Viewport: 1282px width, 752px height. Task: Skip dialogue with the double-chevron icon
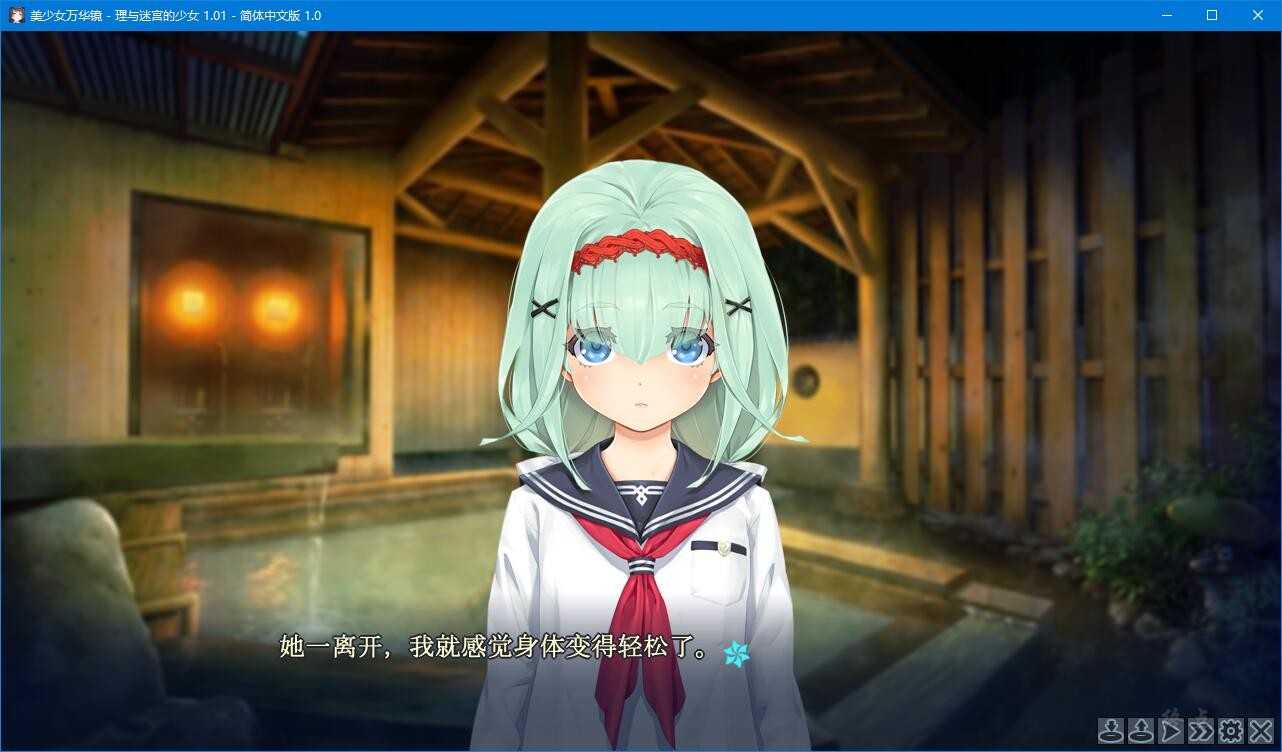(x=1200, y=731)
